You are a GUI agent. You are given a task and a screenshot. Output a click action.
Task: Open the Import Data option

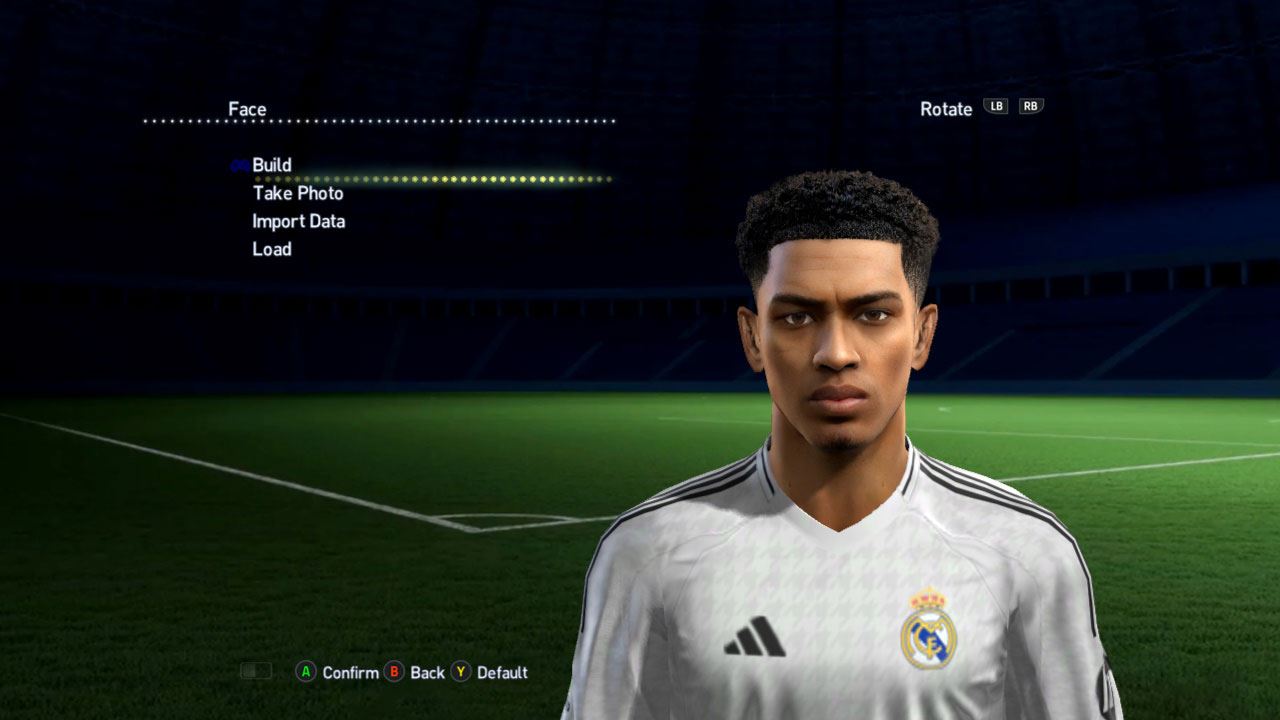[x=298, y=221]
